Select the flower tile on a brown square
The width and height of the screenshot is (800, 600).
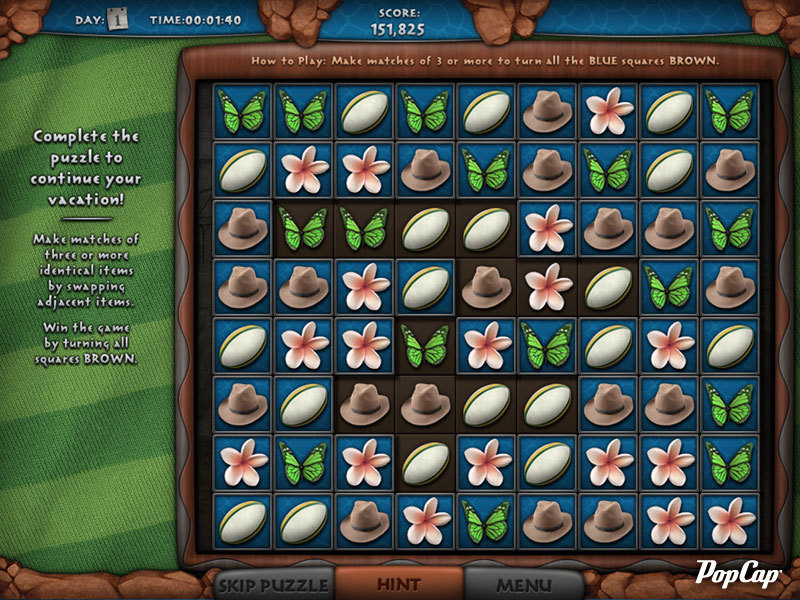pos(546,287)
